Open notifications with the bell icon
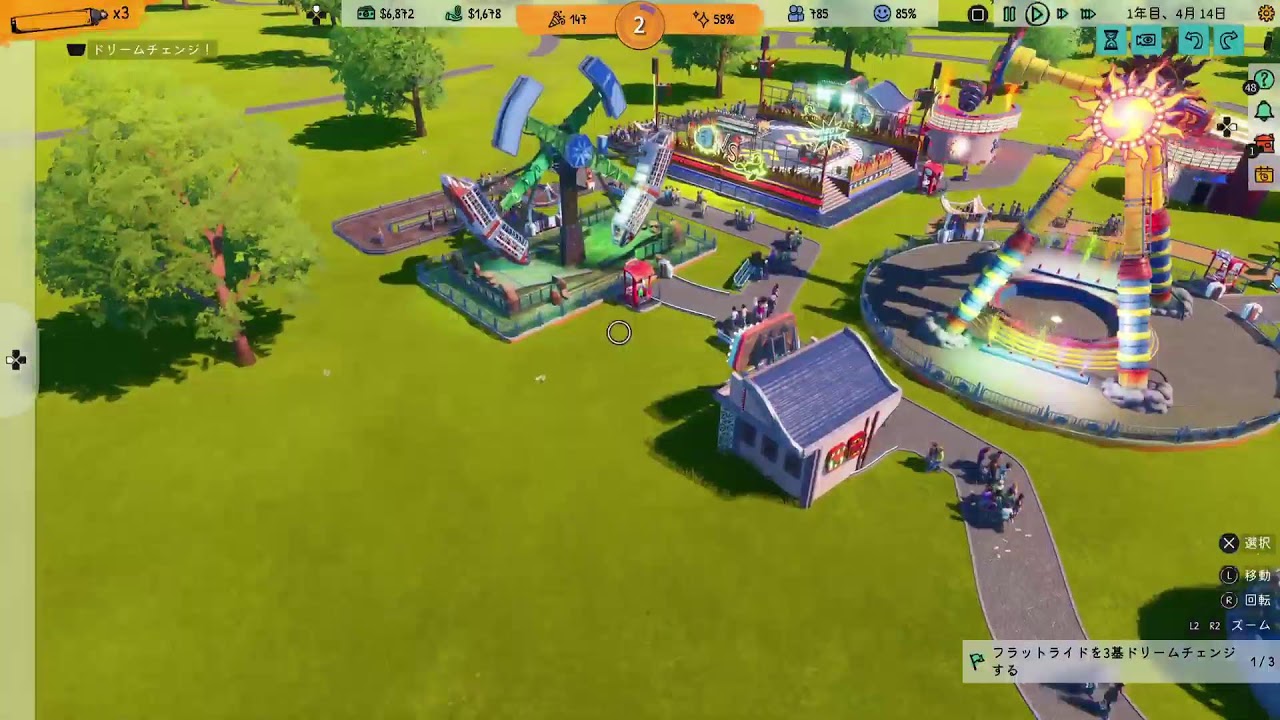This screenshot has height=720, width=1280. 1264,111
